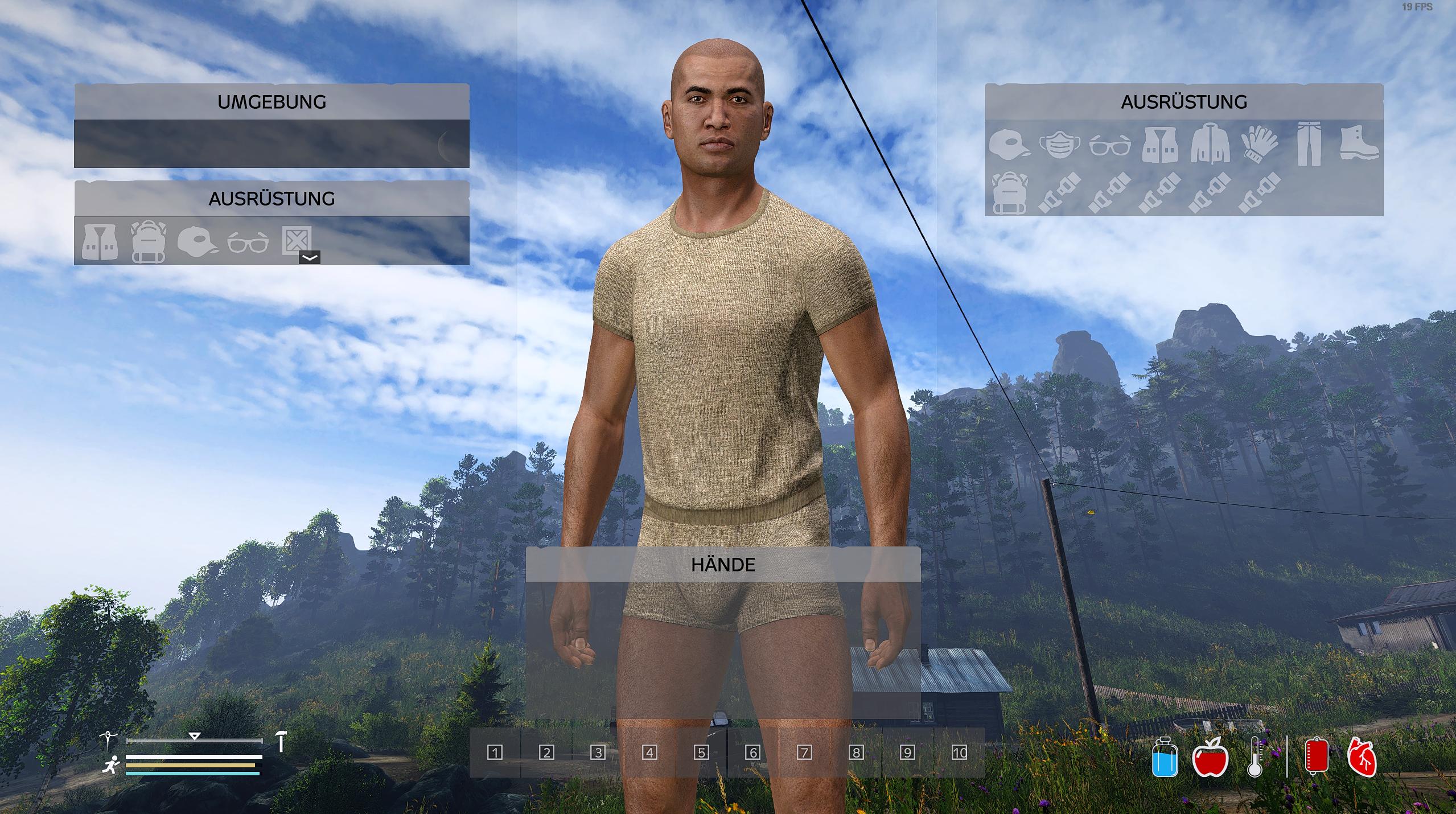1456x814 pixels.
Task: Click hotbar slot 7
Action: 804,753
